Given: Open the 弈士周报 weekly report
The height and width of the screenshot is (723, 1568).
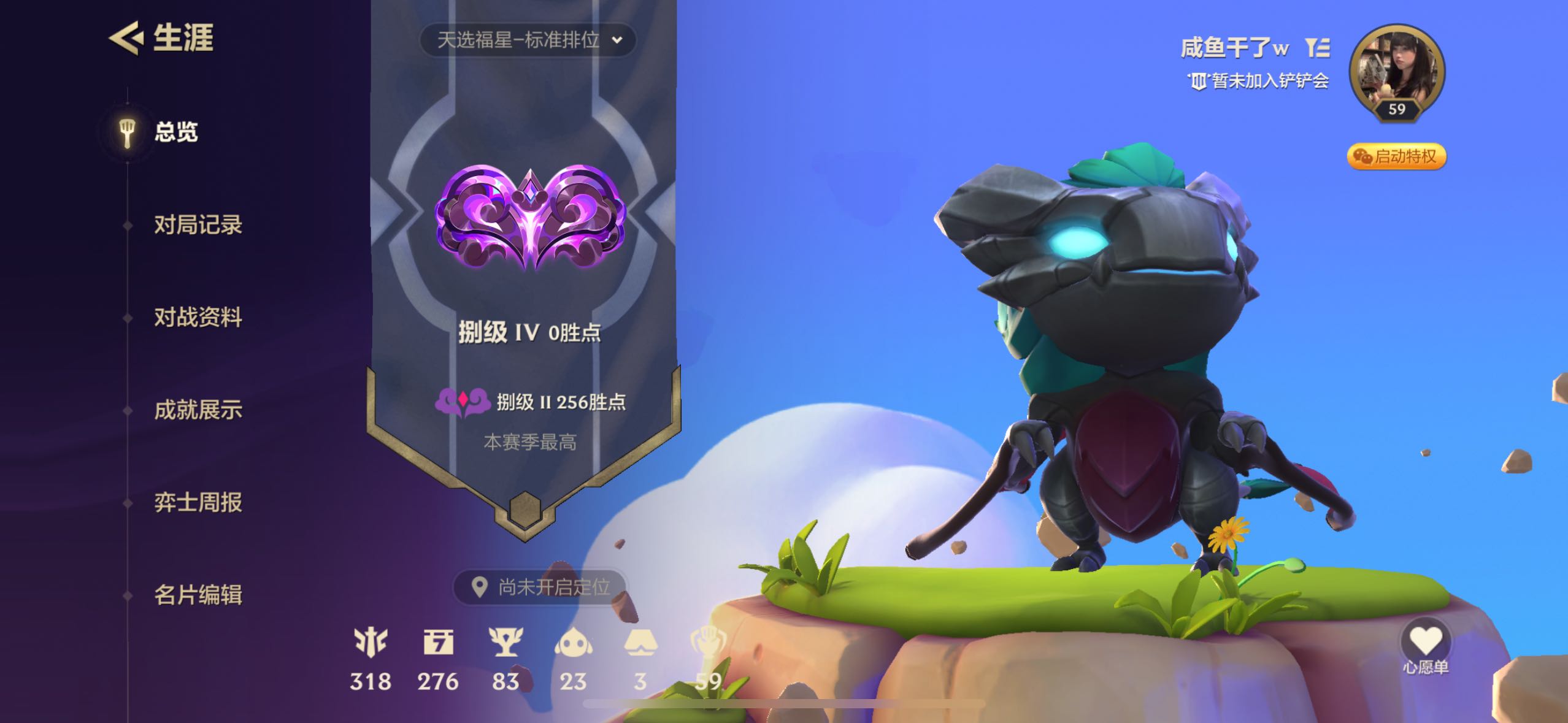Looking at the screenshot, I should tap(198, 502).
